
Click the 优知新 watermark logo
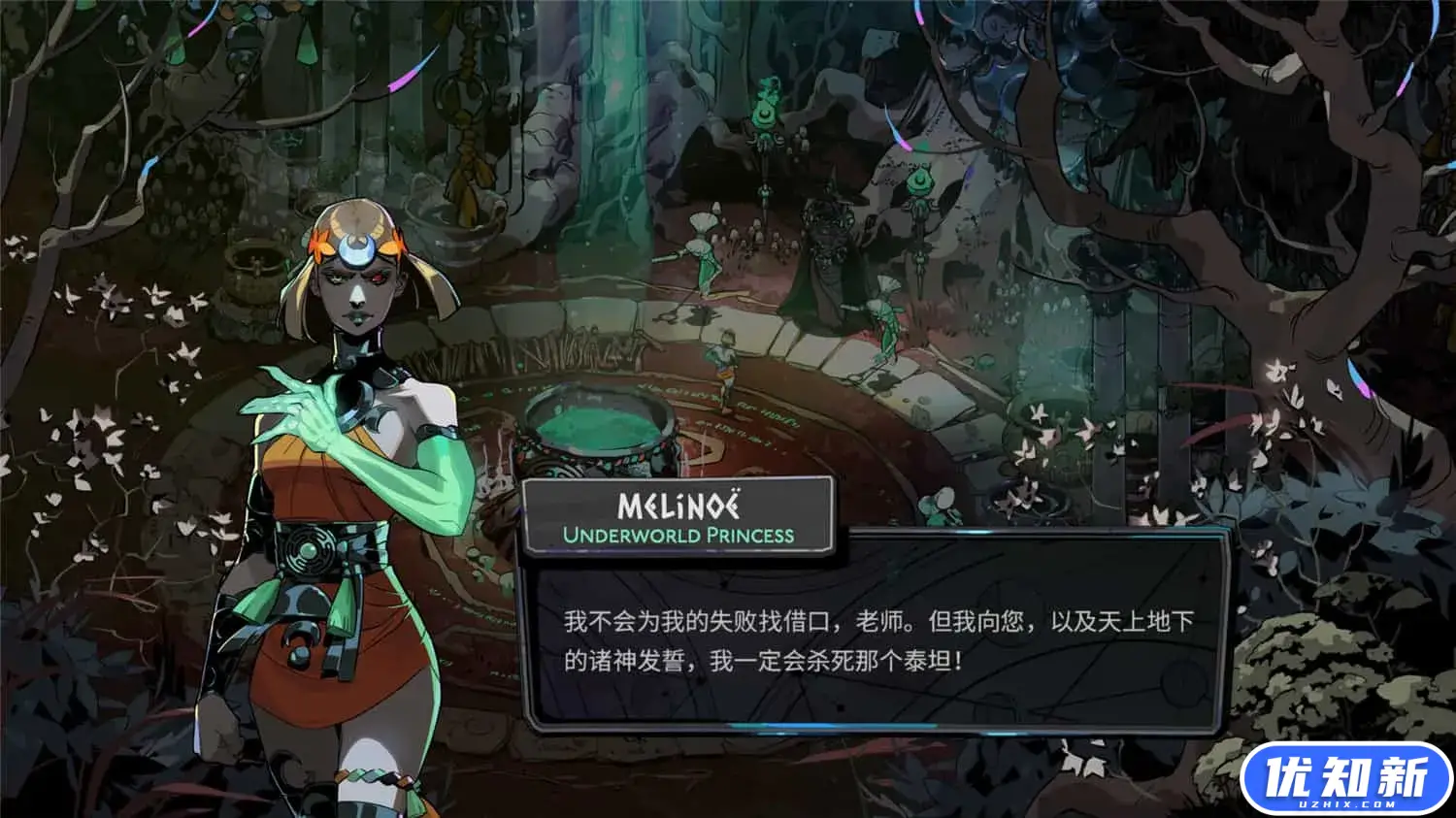[1345, 779]
